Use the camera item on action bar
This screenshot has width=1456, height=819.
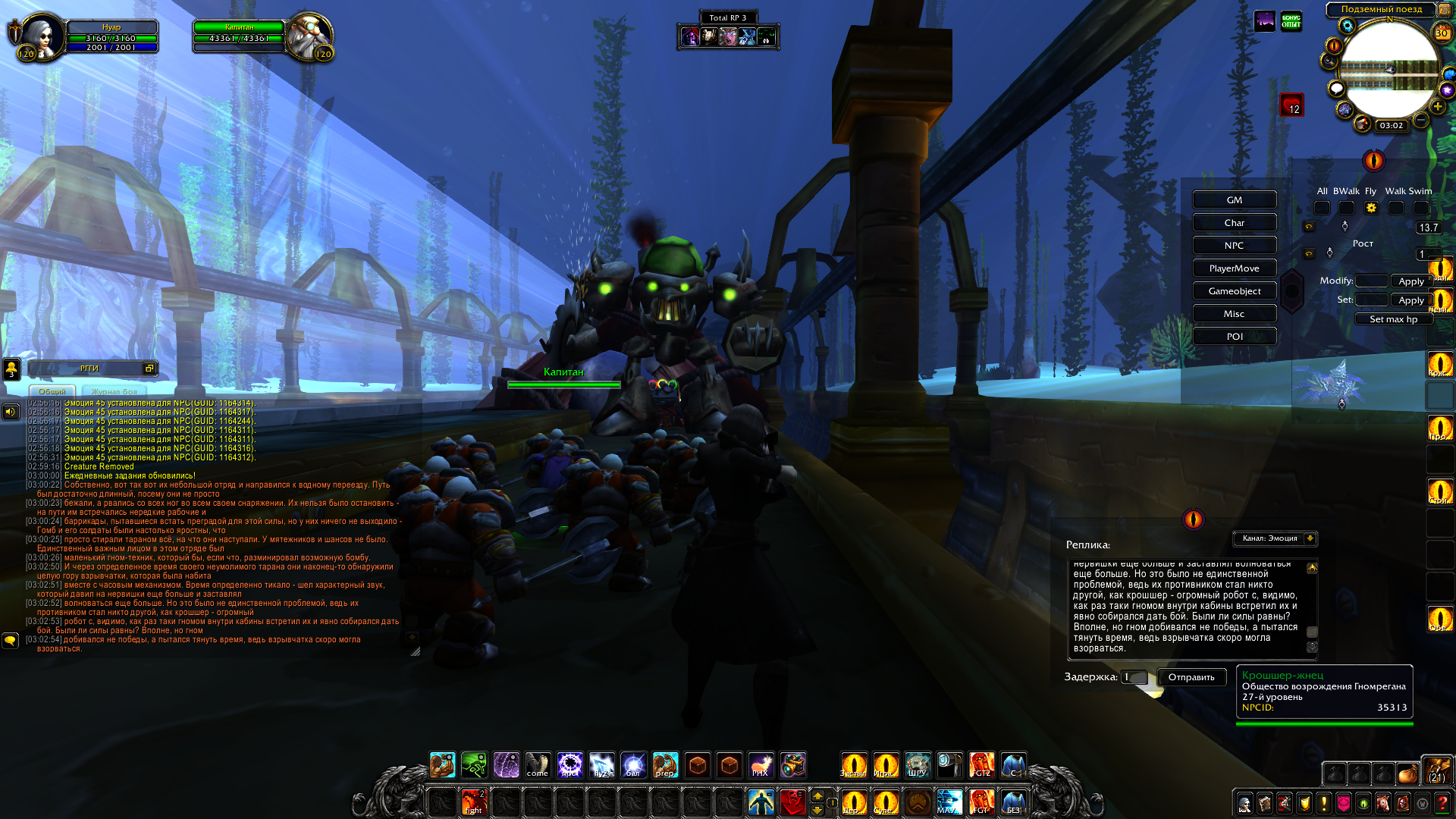[x=949, y=765]
